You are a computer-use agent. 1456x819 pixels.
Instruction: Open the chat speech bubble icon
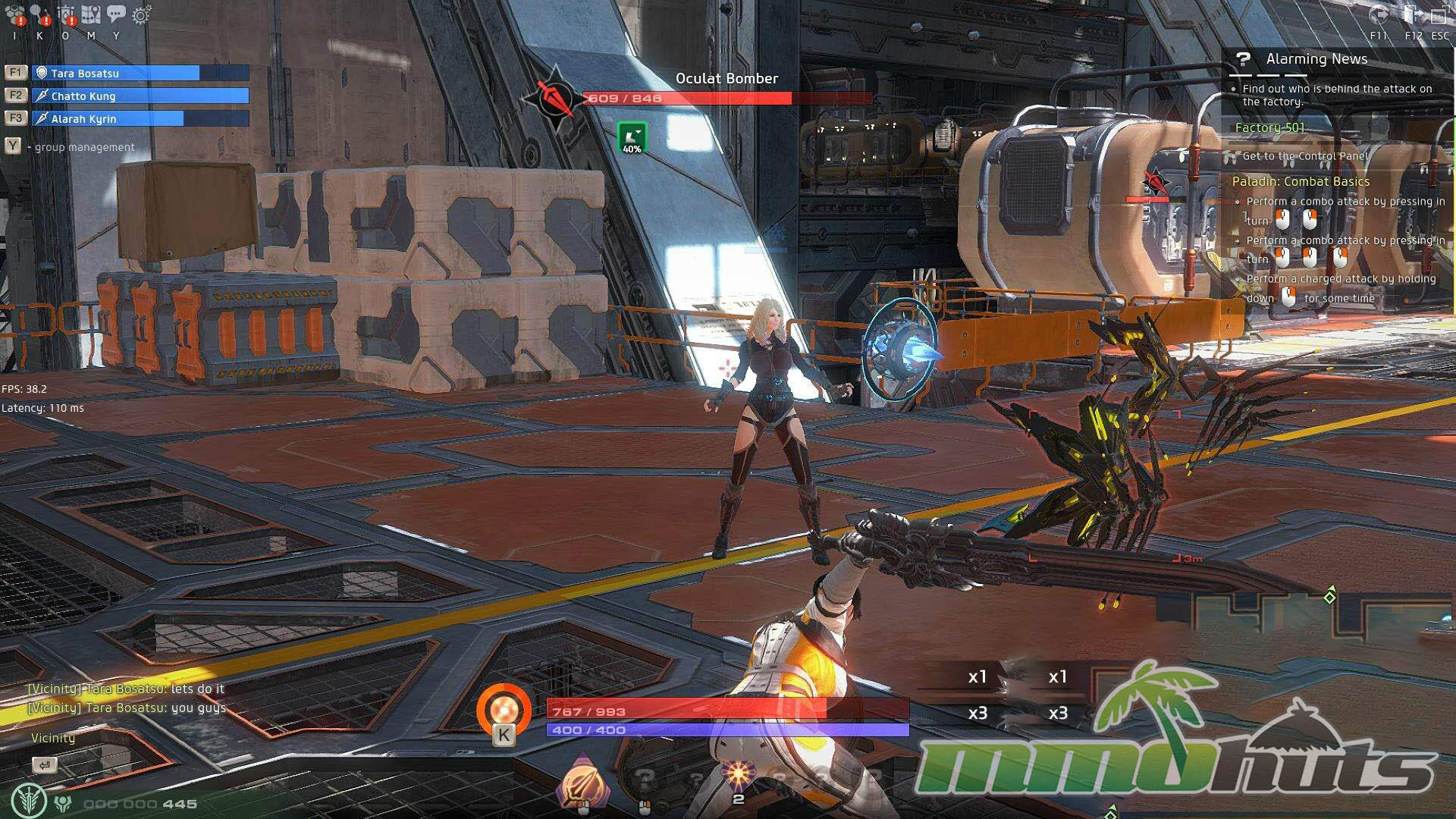(x=116, y=14)
